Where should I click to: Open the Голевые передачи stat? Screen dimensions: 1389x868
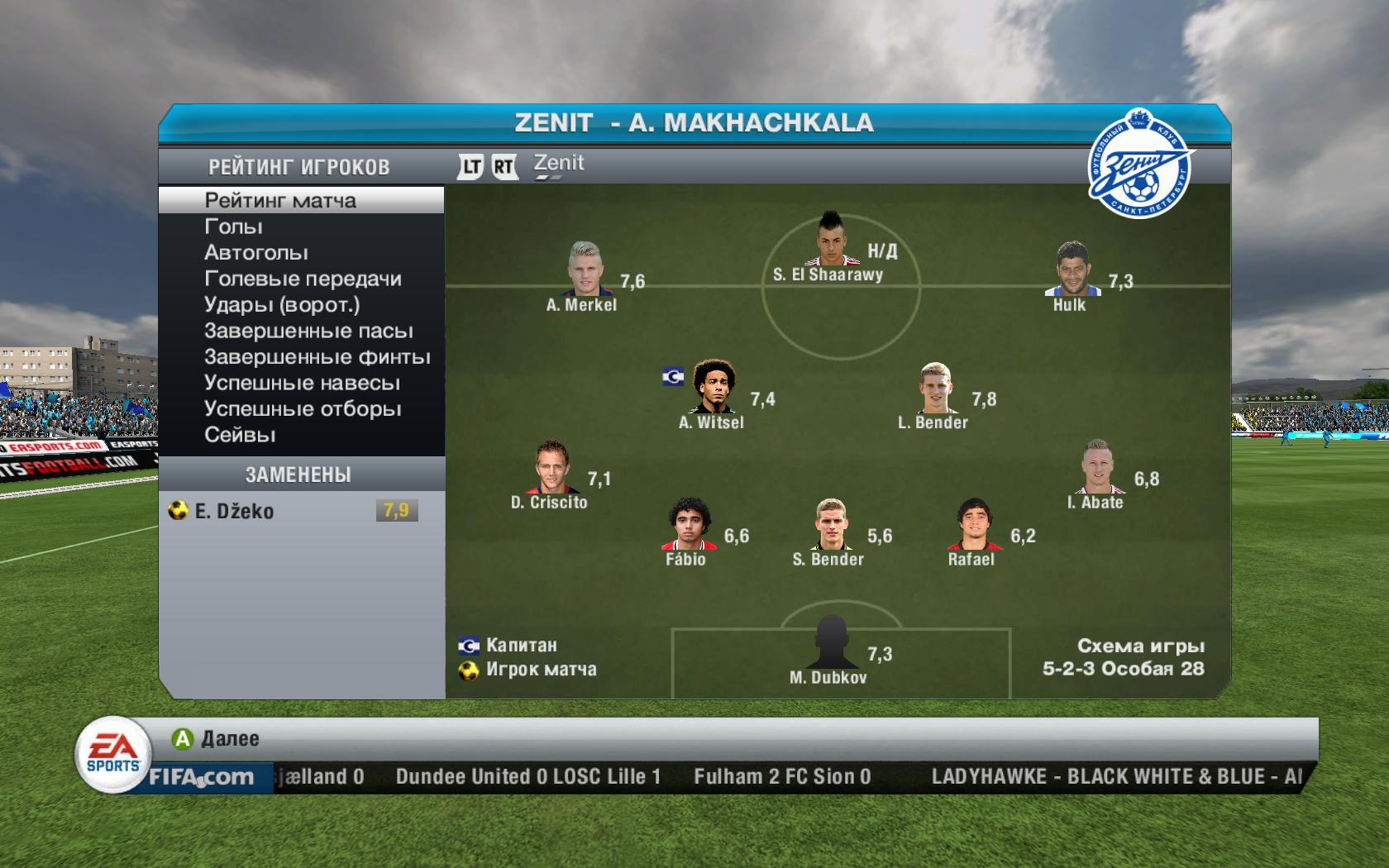pyautogui.click(x=303, y=279)
